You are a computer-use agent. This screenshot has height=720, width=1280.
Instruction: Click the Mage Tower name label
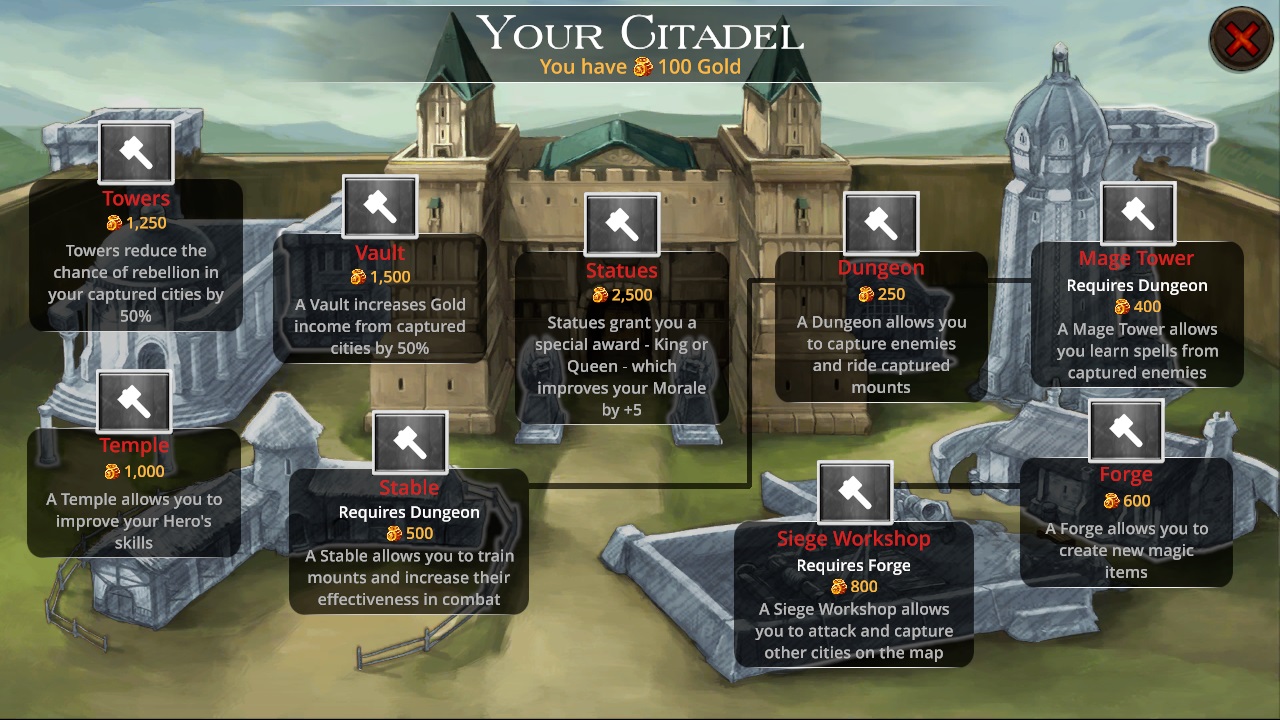(1137, 258)
